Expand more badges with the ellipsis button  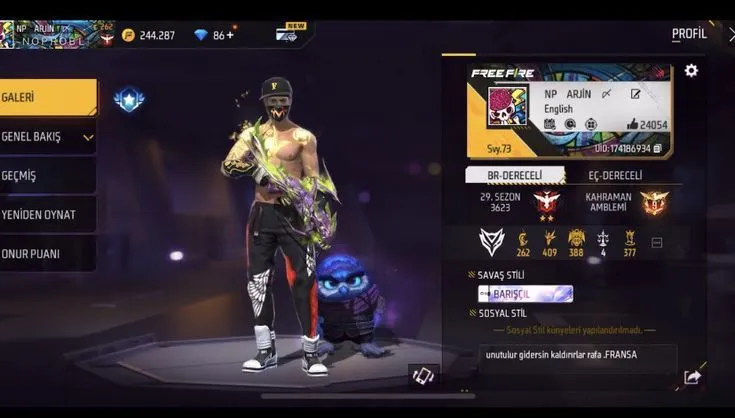657,242
